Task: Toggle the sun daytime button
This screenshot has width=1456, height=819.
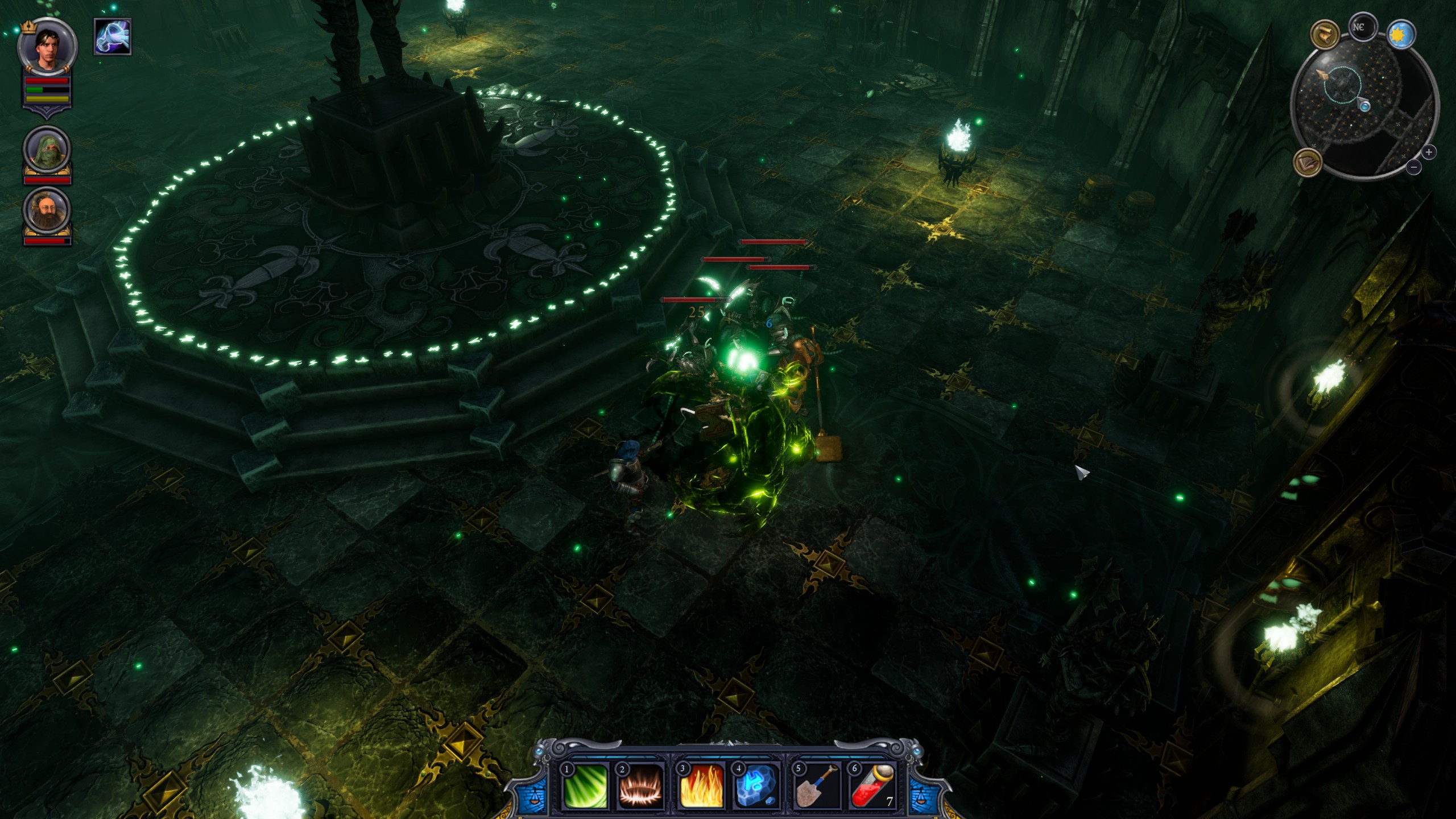Action: point(1401,35)
